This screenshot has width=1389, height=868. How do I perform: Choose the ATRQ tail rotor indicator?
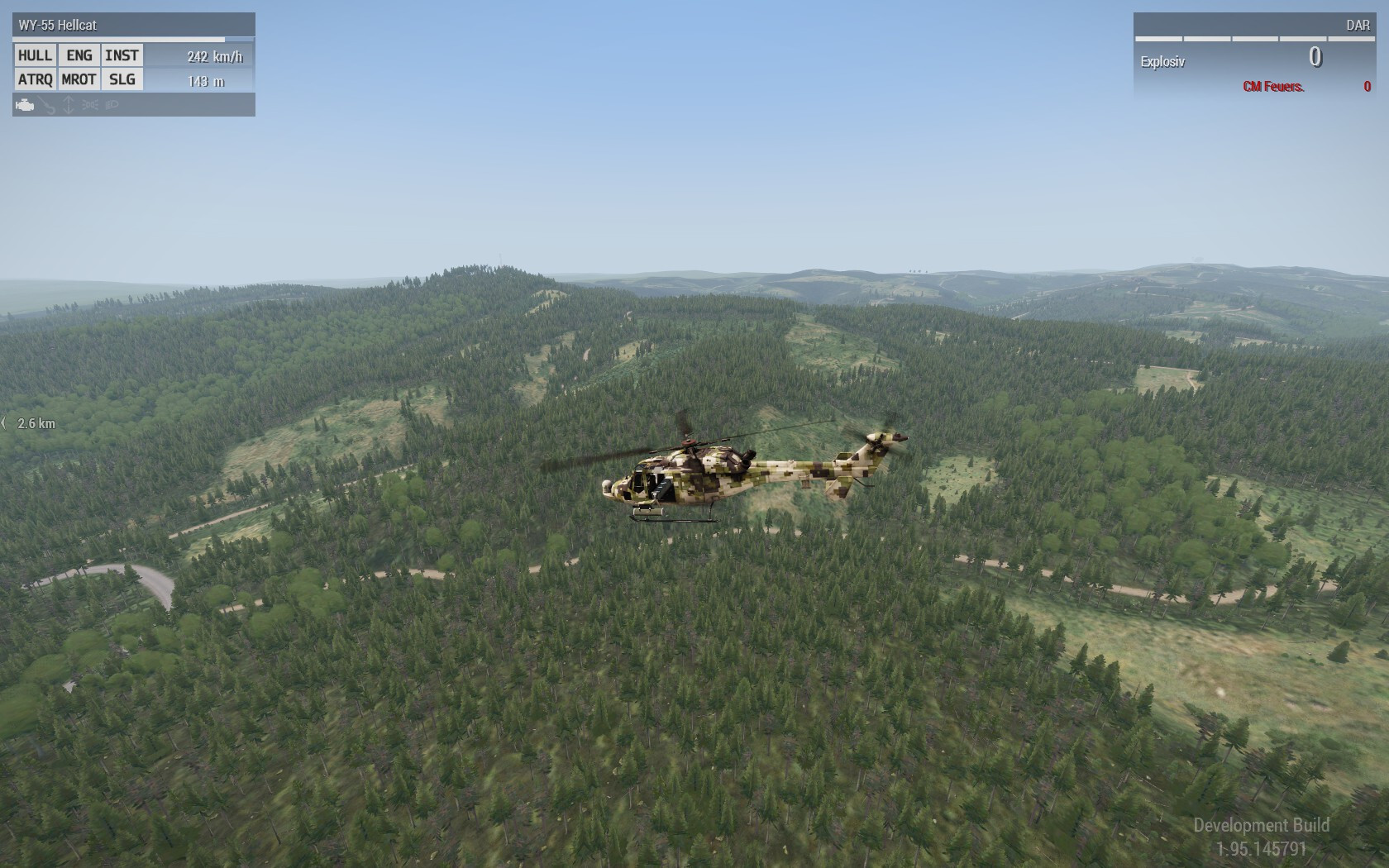click(36, 79)
